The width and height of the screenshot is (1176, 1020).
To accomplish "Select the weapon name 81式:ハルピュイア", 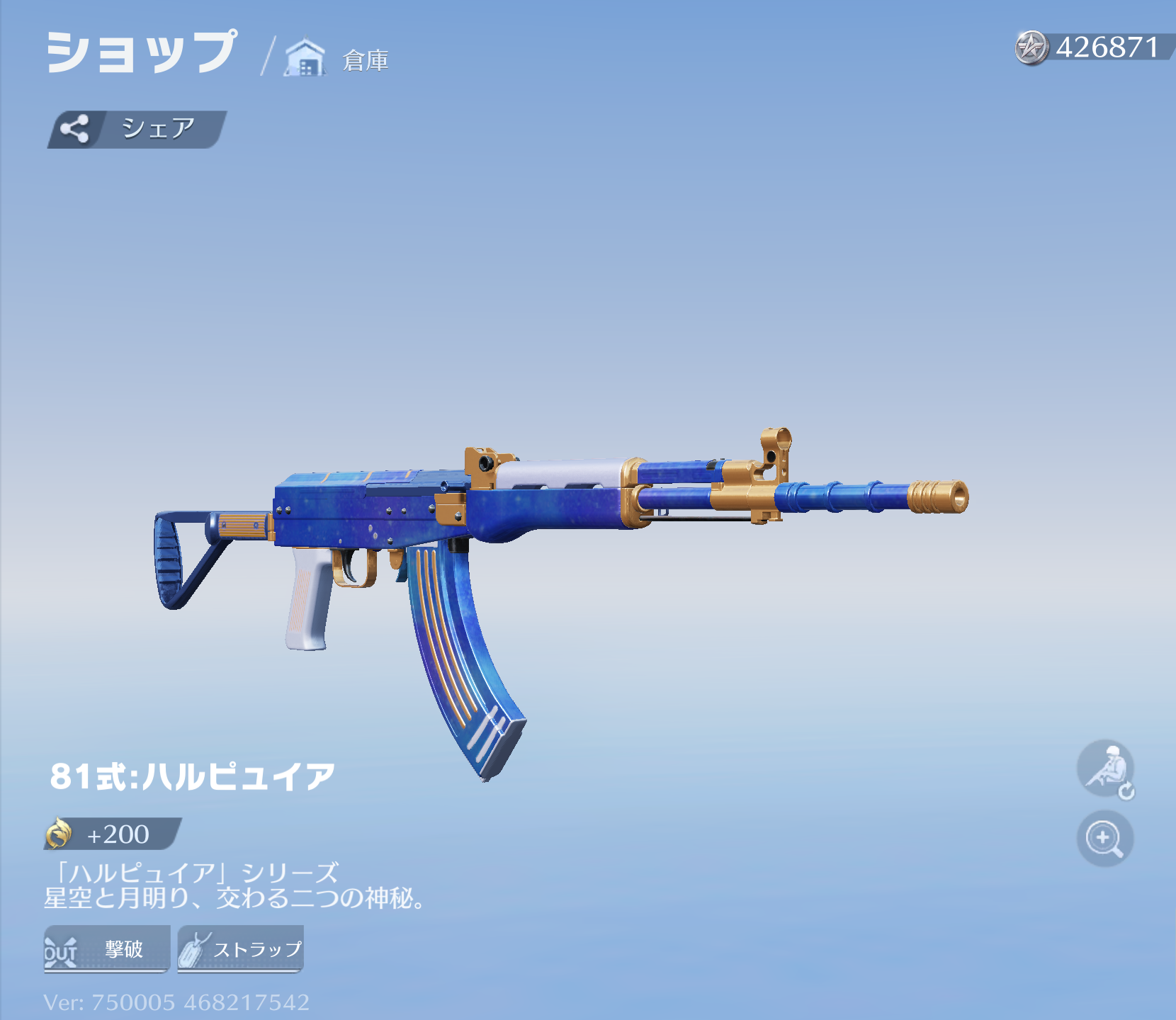I will 191,776.
